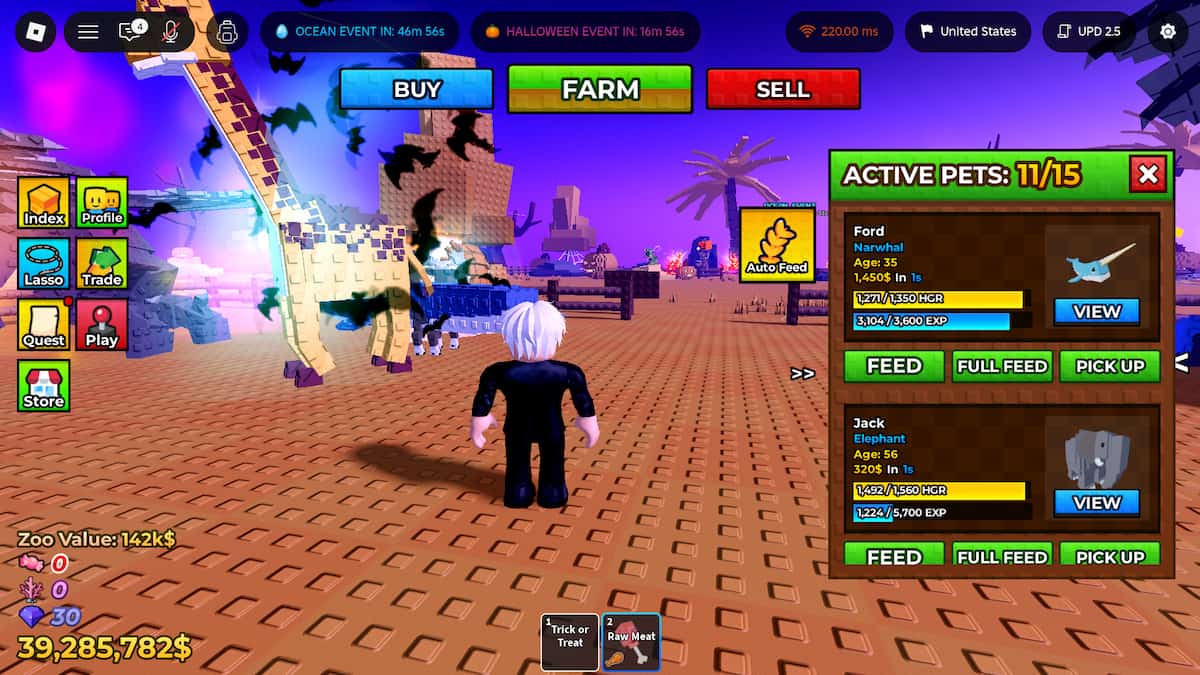Screen dimensions: 1200x675
Task: Open the Trade menu
Action: coord(102,264)
